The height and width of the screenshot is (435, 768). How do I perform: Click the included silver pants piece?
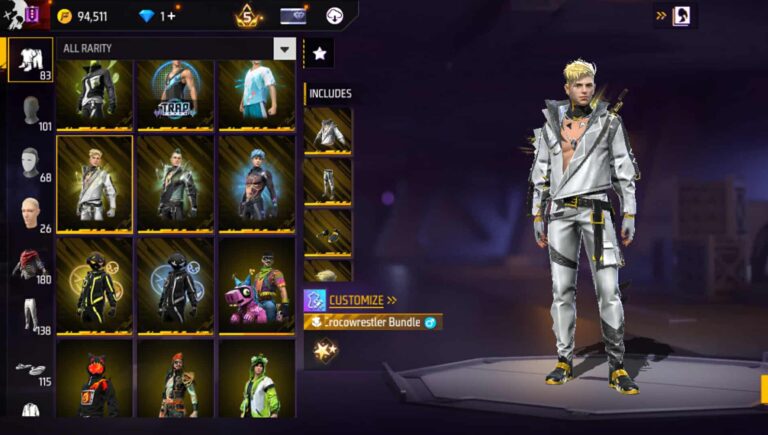click(328, 180)
